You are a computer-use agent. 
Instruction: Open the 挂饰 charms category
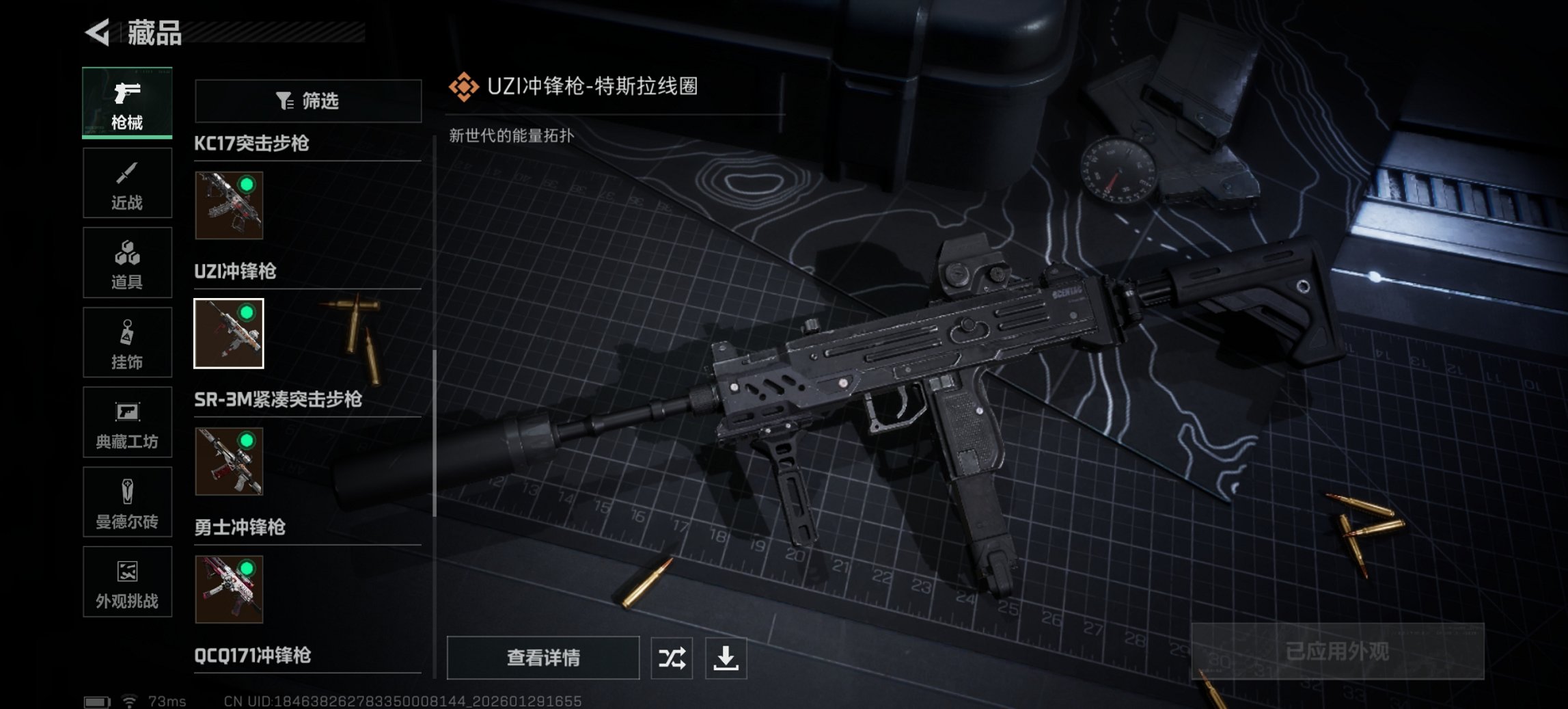(x=127, y=343)
